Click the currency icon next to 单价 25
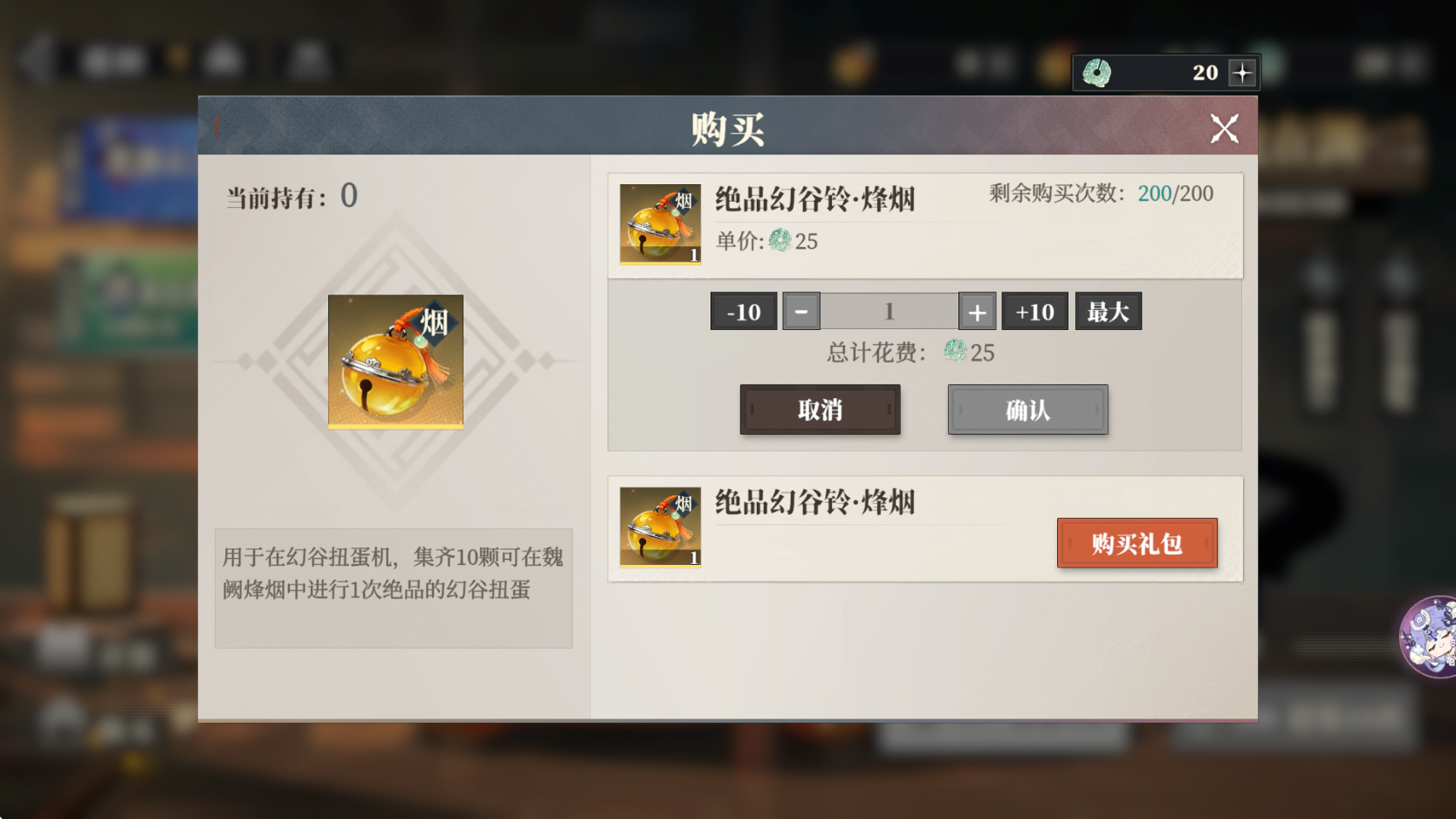Viewport: 1456px width, 819px height. [x=781, y=242]
